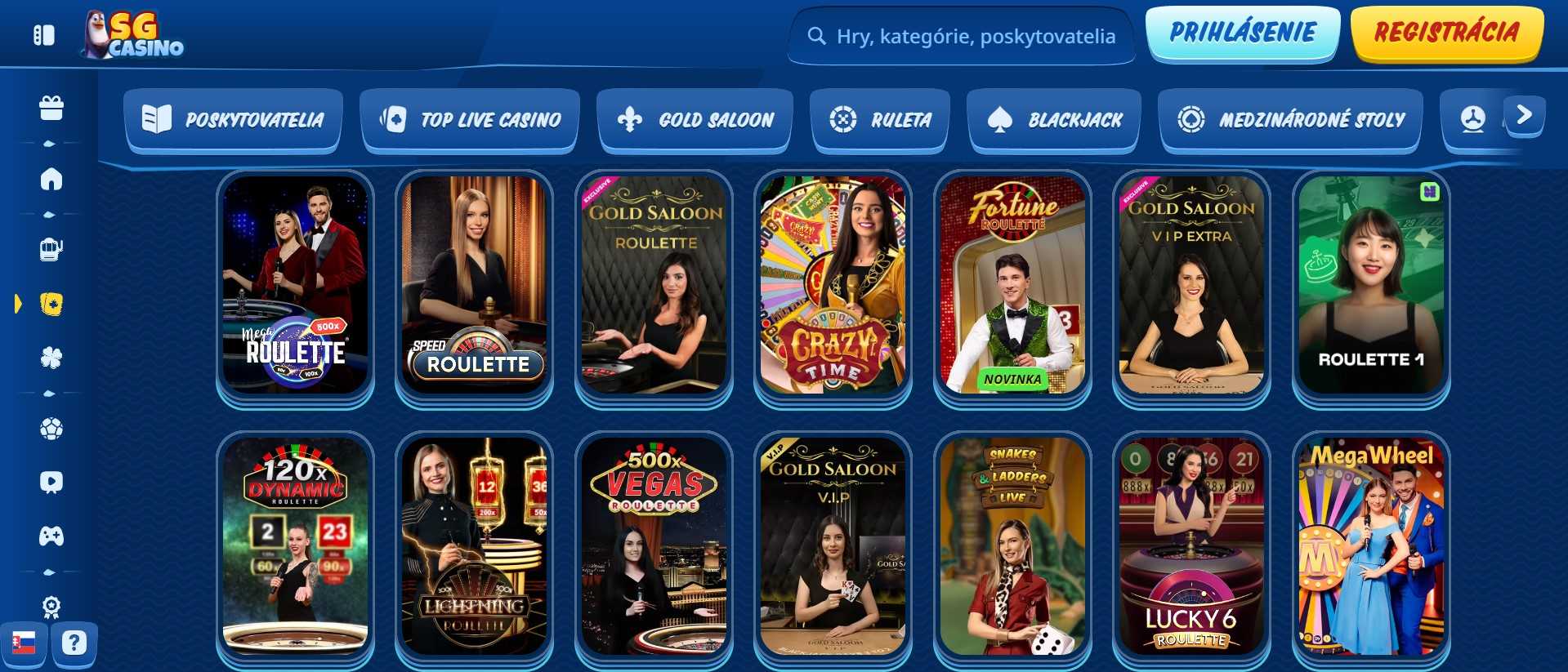Open the Poskytovatelia category
This screenshot has height=672, width=1568.
[x=233, y=119]
